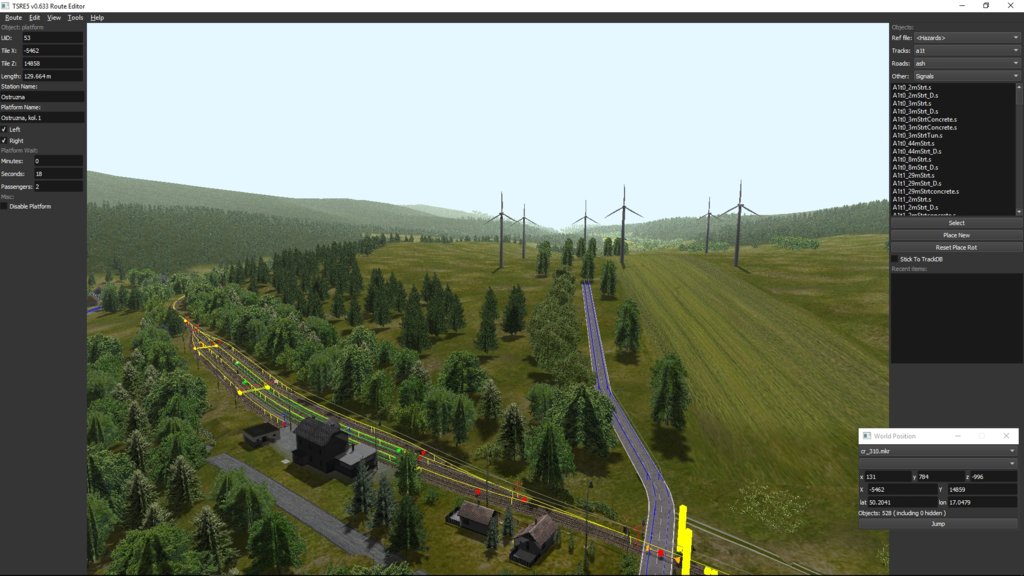Open the Tracks dropdown
The height and width of the screenshot is (576, 1024).
[967, 50]
